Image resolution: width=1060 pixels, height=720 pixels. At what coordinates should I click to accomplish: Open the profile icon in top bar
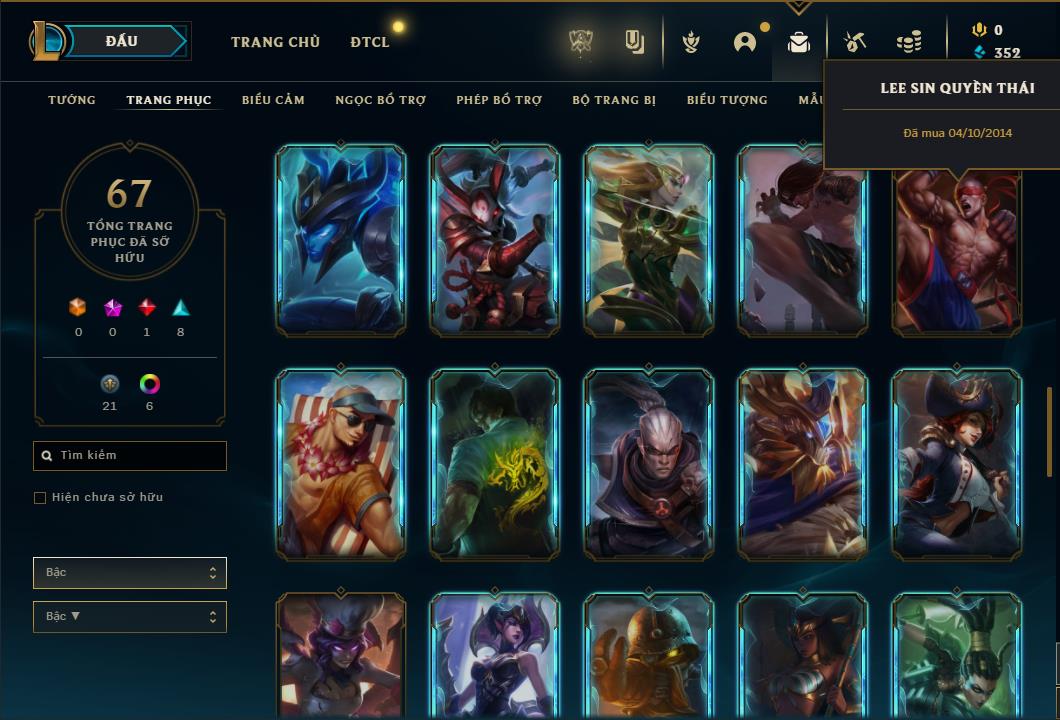[x=745, y=42]
